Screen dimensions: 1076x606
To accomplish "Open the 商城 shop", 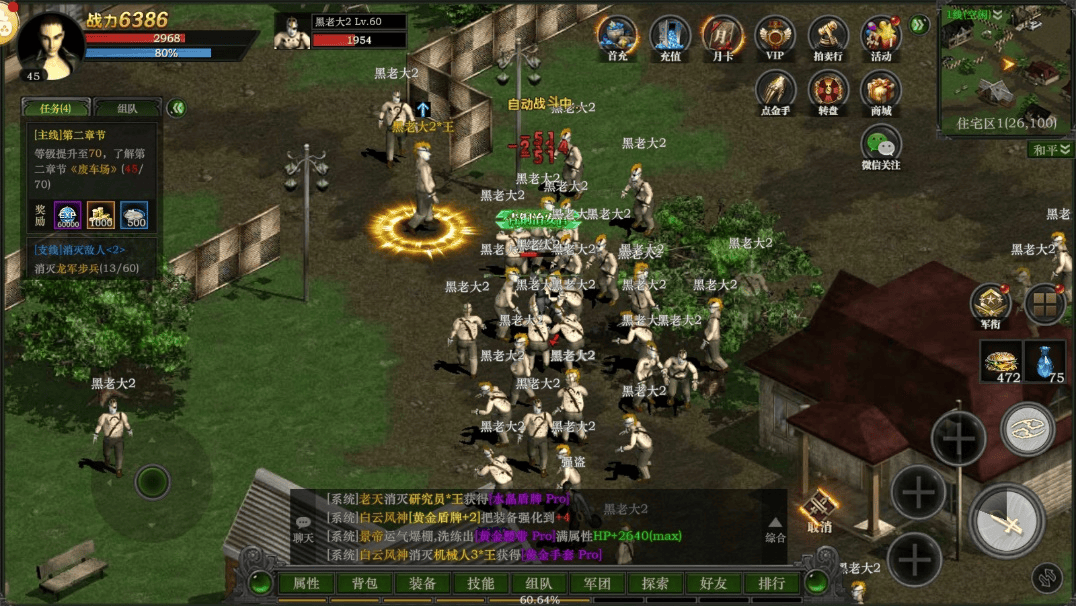I will (x=881, y=91).
